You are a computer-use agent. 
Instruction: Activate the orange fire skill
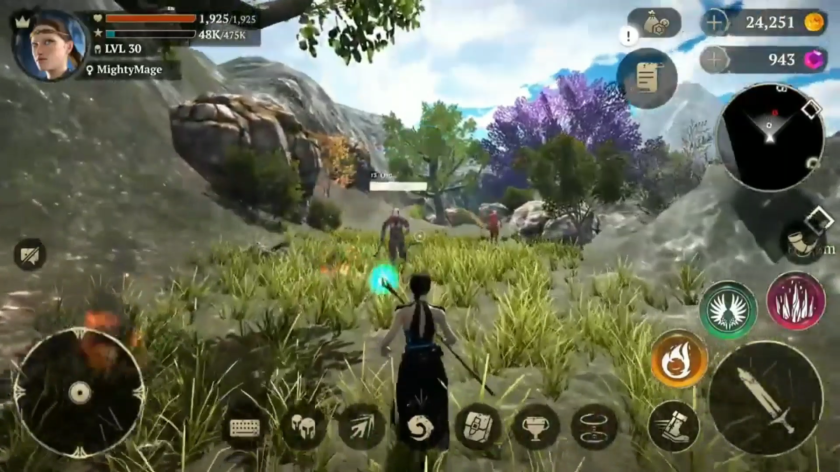(680, 359)
